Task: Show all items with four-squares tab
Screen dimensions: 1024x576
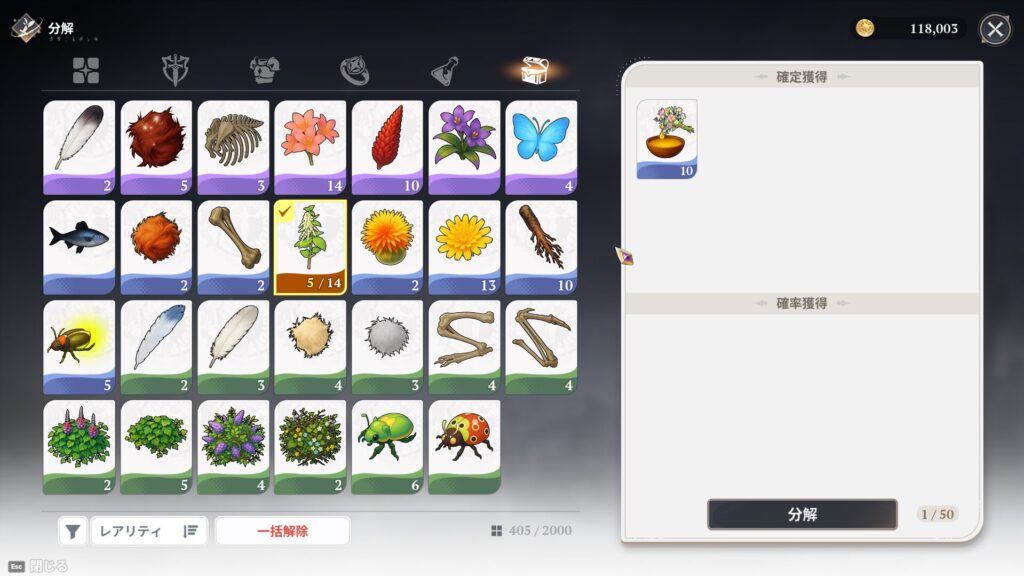Action: (x=86, y=70)
